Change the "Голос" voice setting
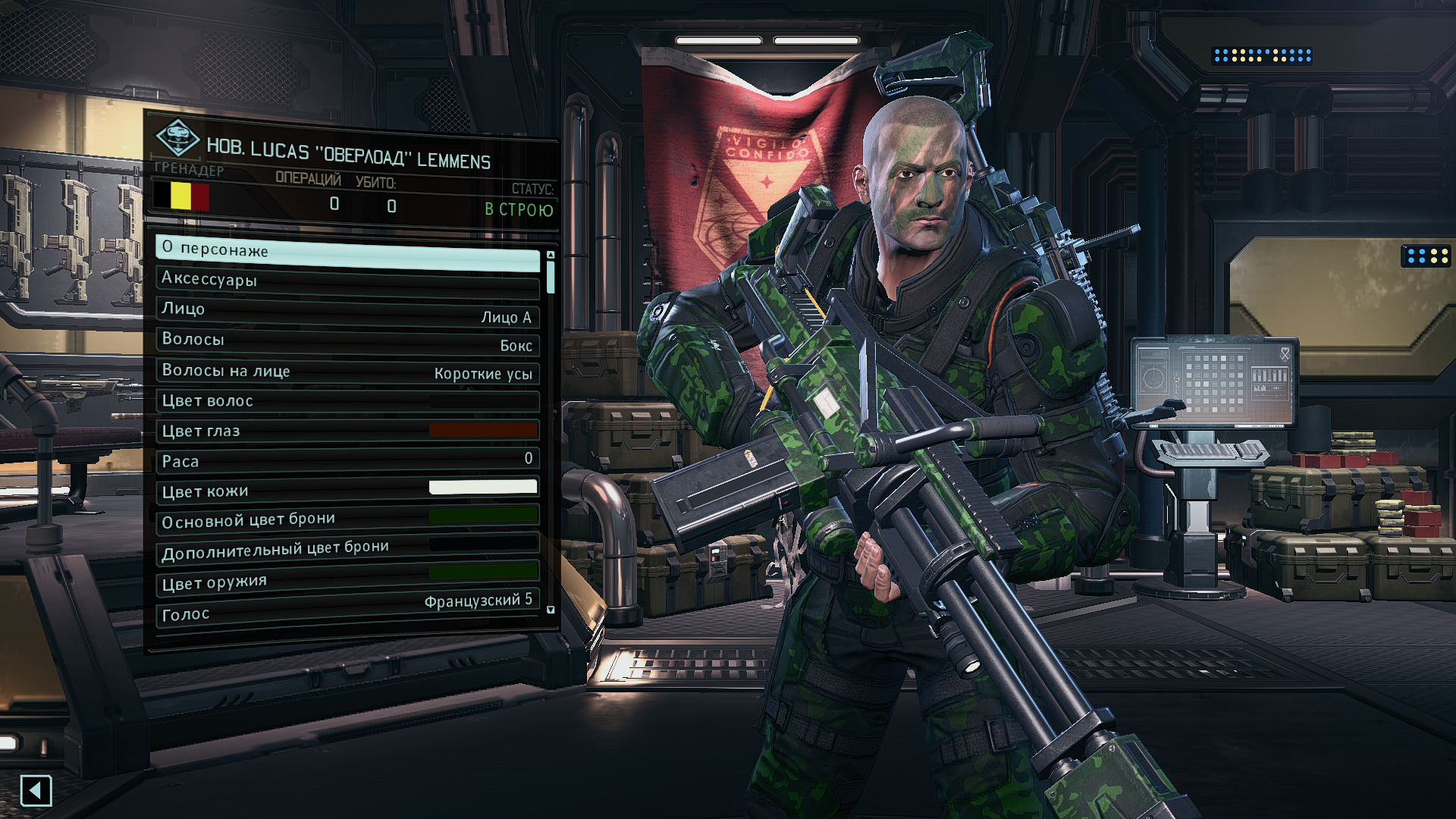The image size is (1456, 819). point(347,610)
